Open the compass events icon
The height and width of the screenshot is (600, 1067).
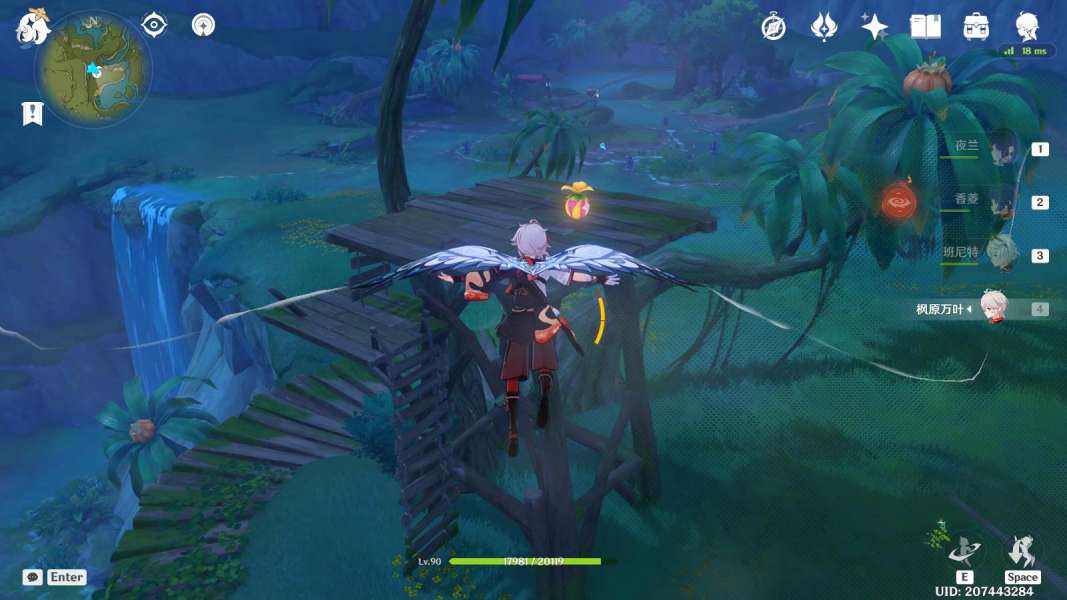pos(773,27)
